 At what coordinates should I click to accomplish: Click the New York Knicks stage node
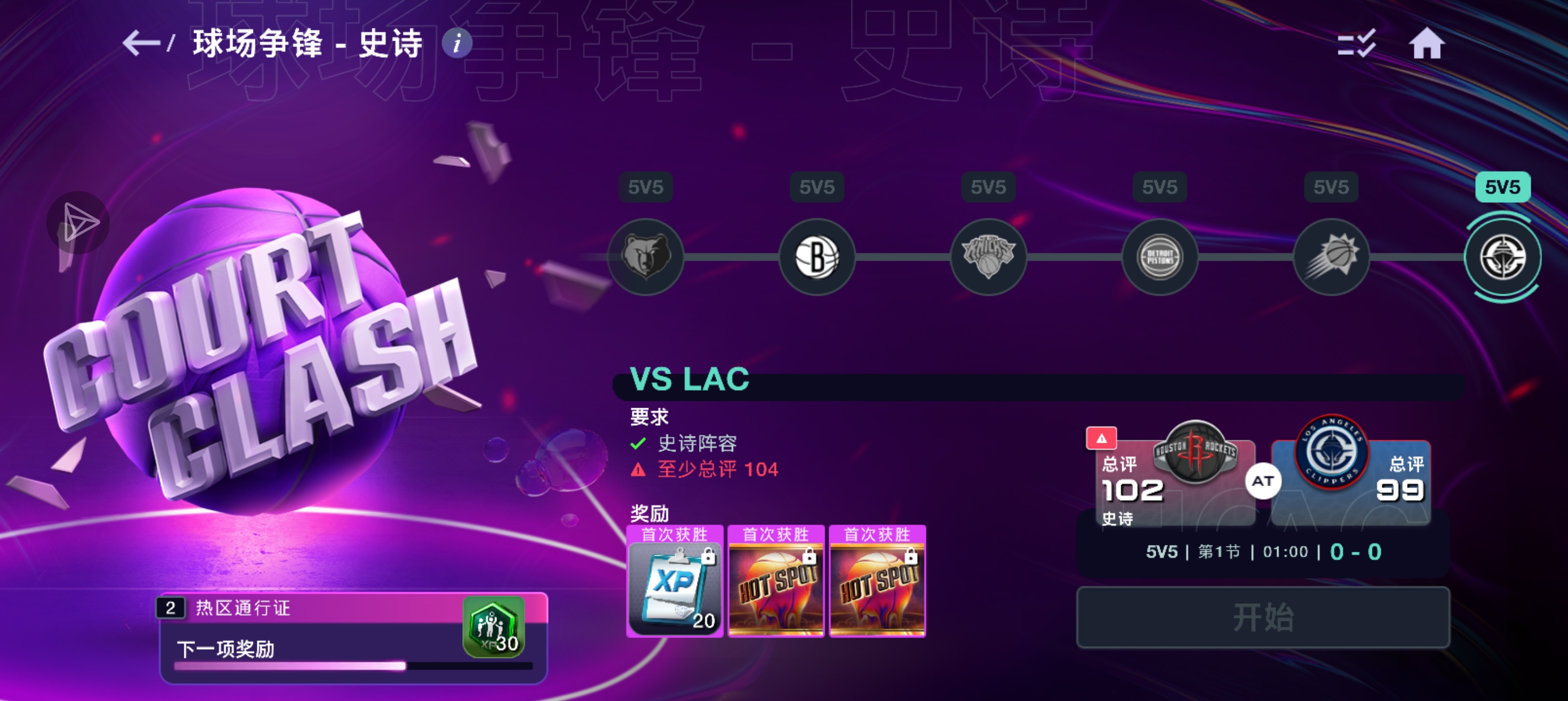point(989,256)
